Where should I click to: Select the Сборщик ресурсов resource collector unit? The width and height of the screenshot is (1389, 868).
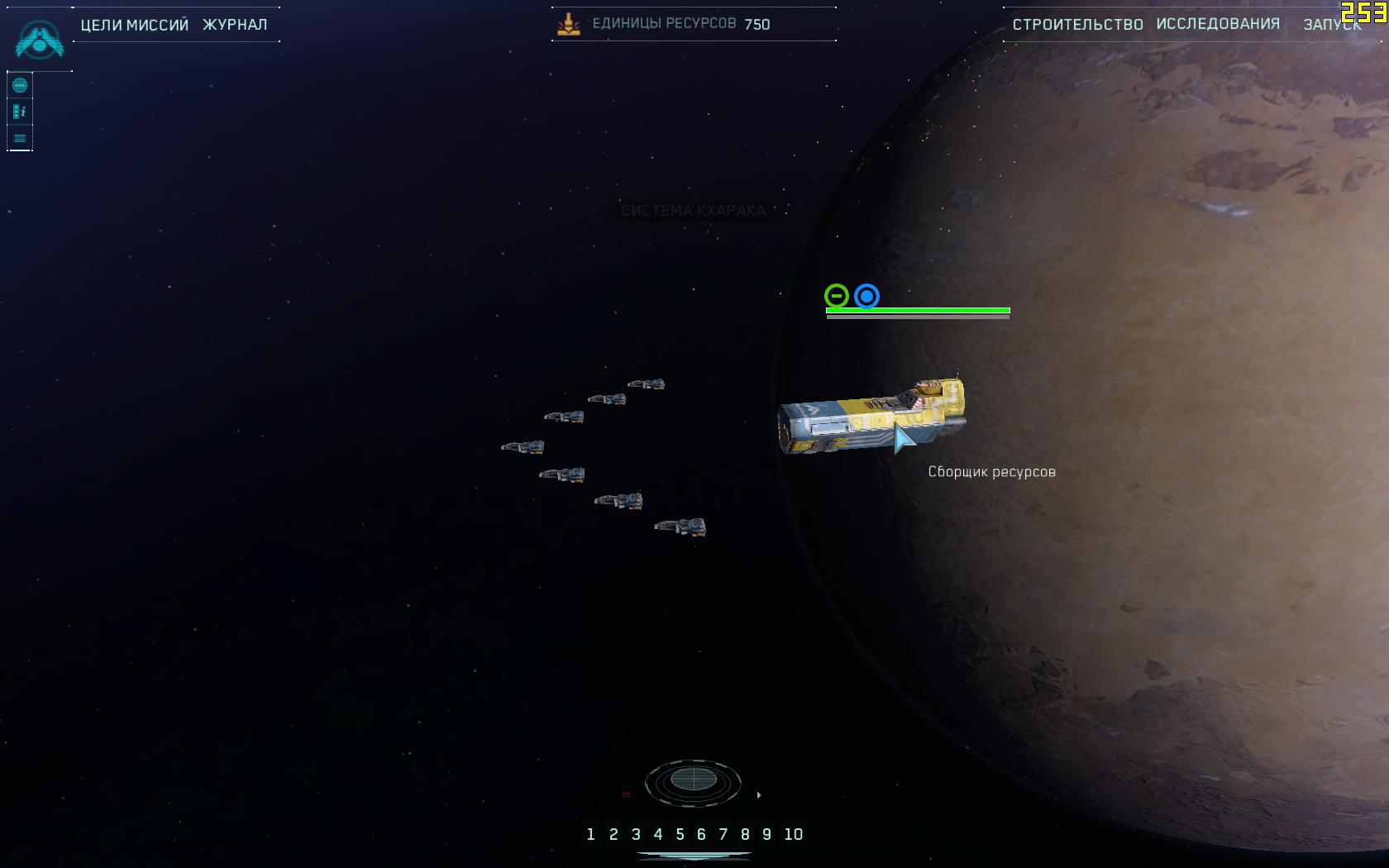pos(870,418)
